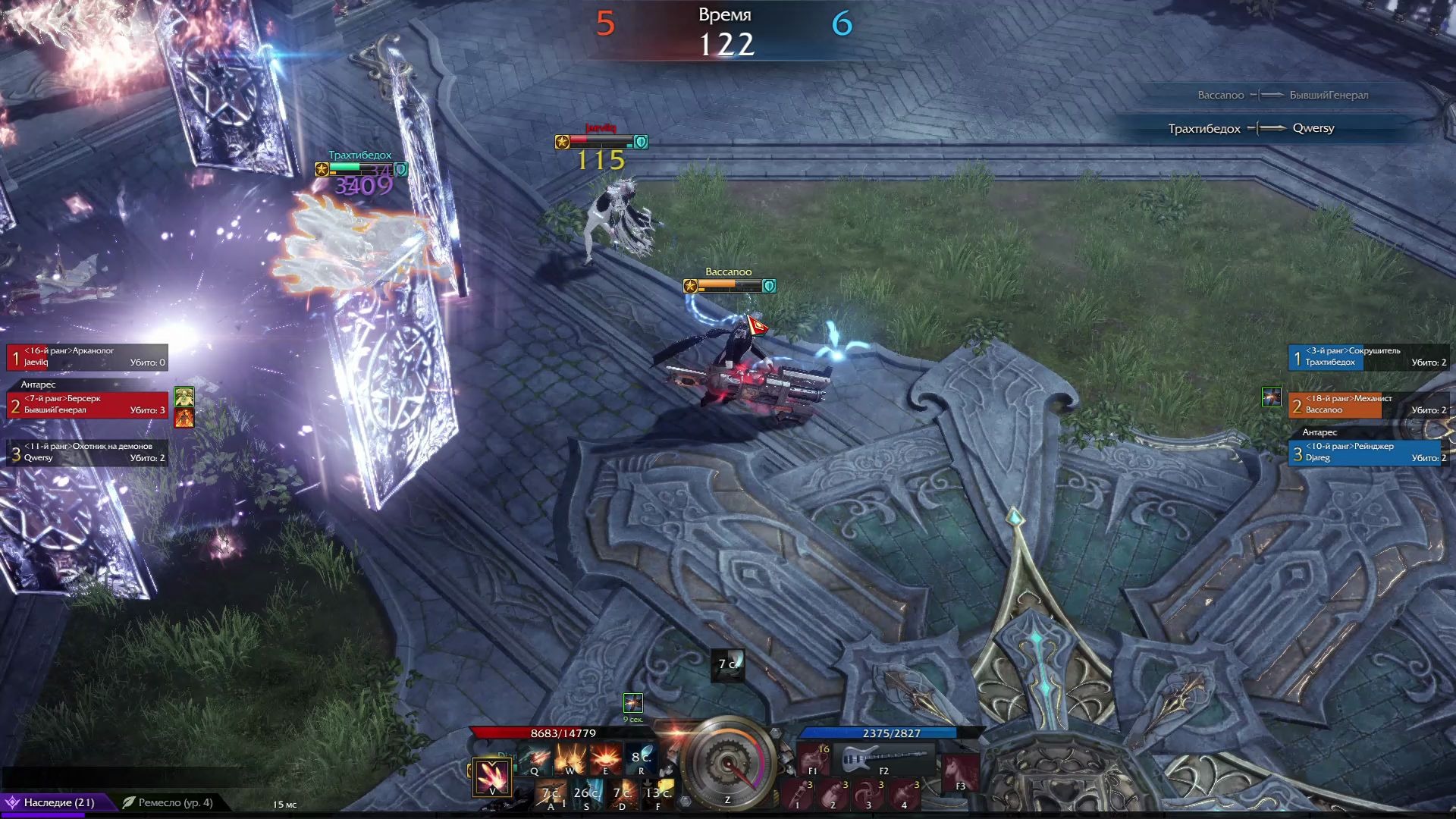The width and height of the screenshot is (1456, 819).
Task: Trigger the E fiery blast skill
Action: click(x=605, y=758)
